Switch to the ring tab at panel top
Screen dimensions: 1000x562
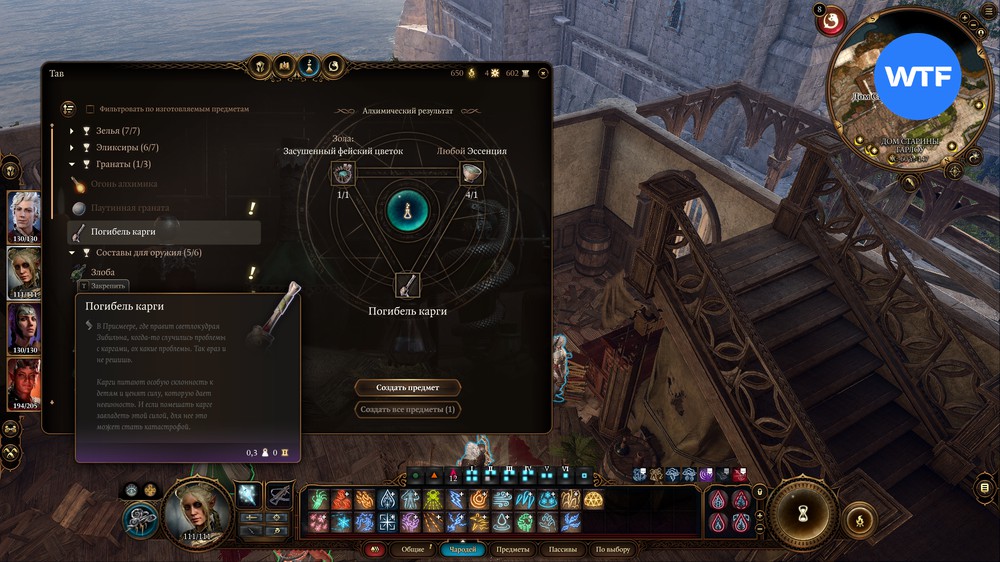334,66
